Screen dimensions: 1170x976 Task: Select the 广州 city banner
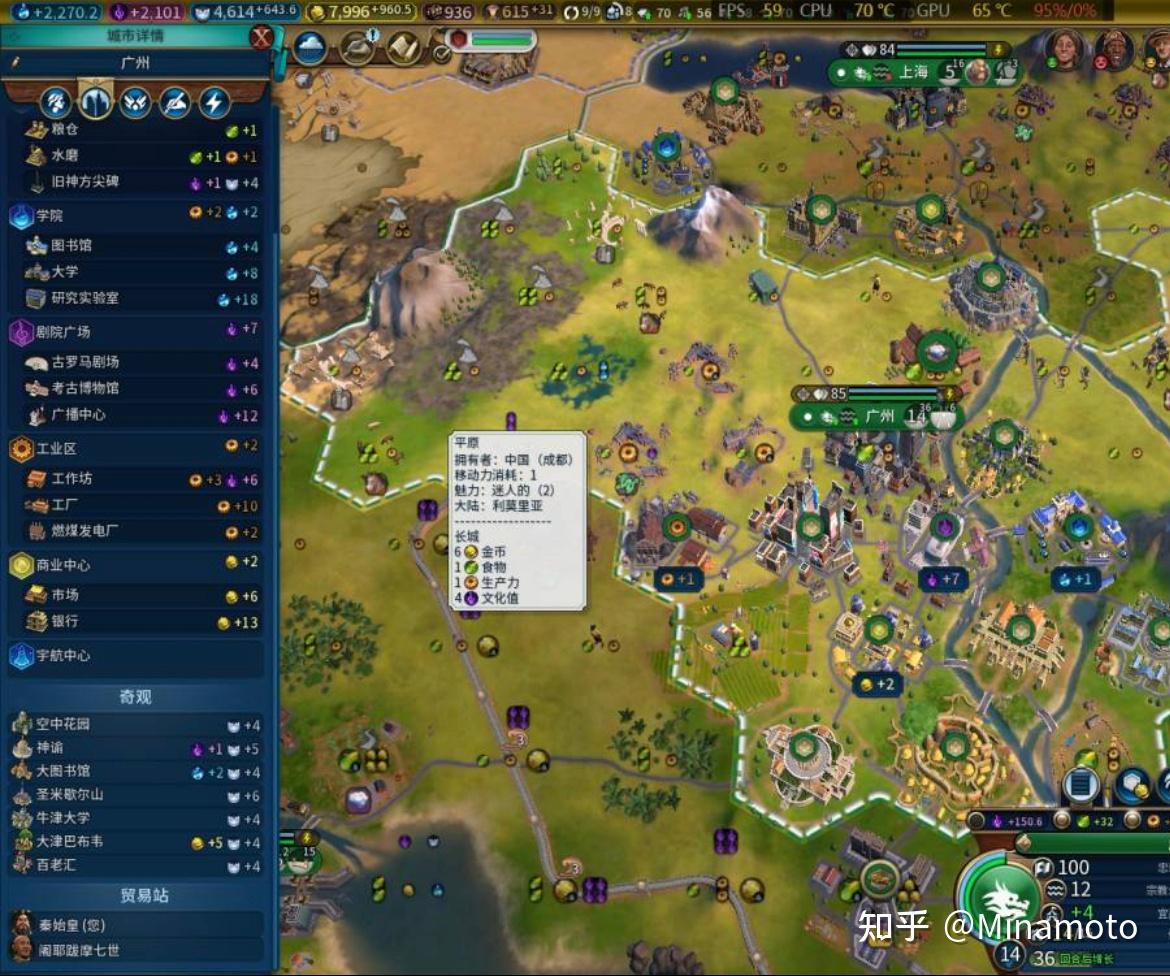point(879,416)
